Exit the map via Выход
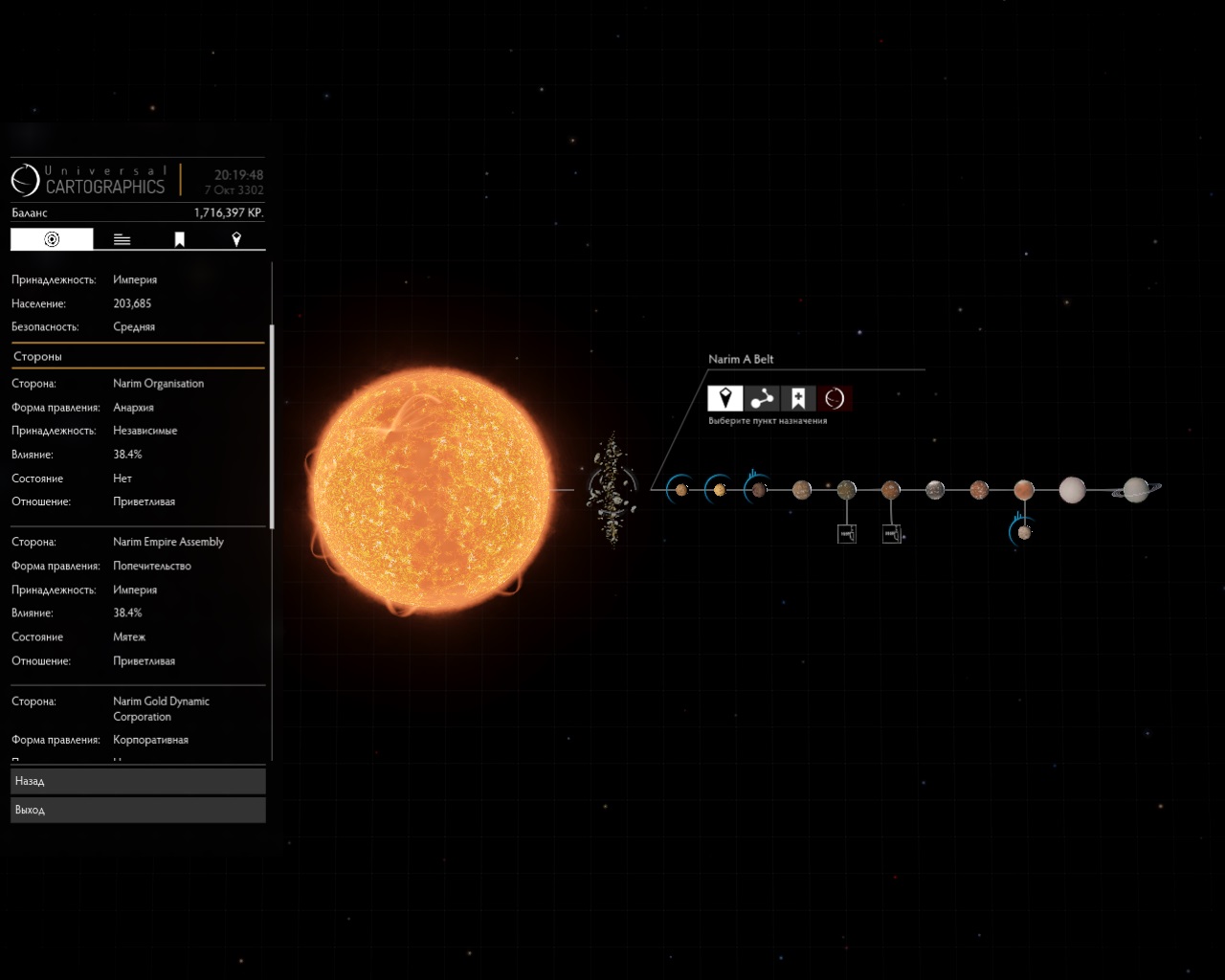Viewport: 1225px width, 980px height. tap(138, 810)
